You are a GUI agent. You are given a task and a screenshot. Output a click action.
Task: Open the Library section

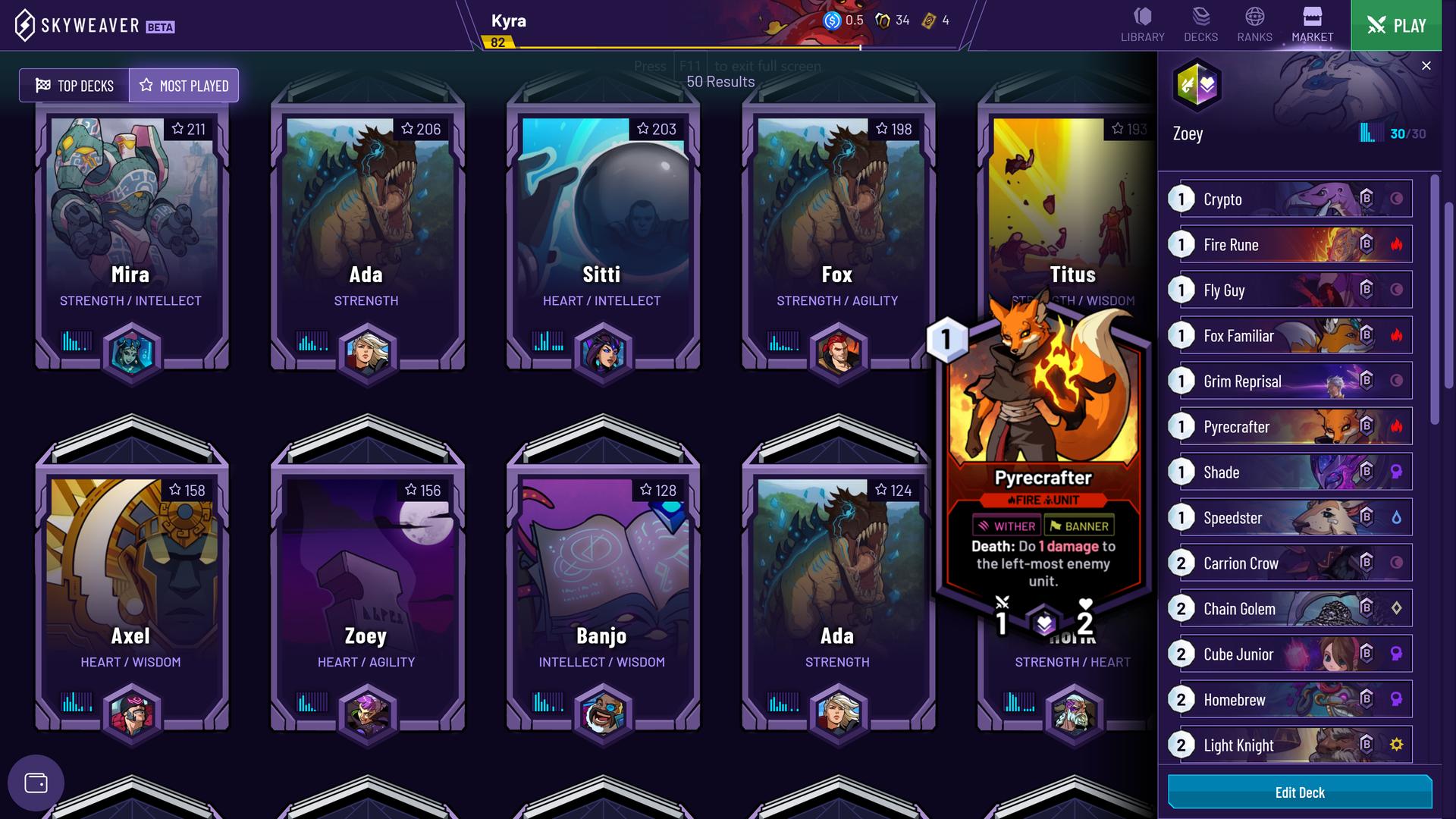[x=1141, y=21]
